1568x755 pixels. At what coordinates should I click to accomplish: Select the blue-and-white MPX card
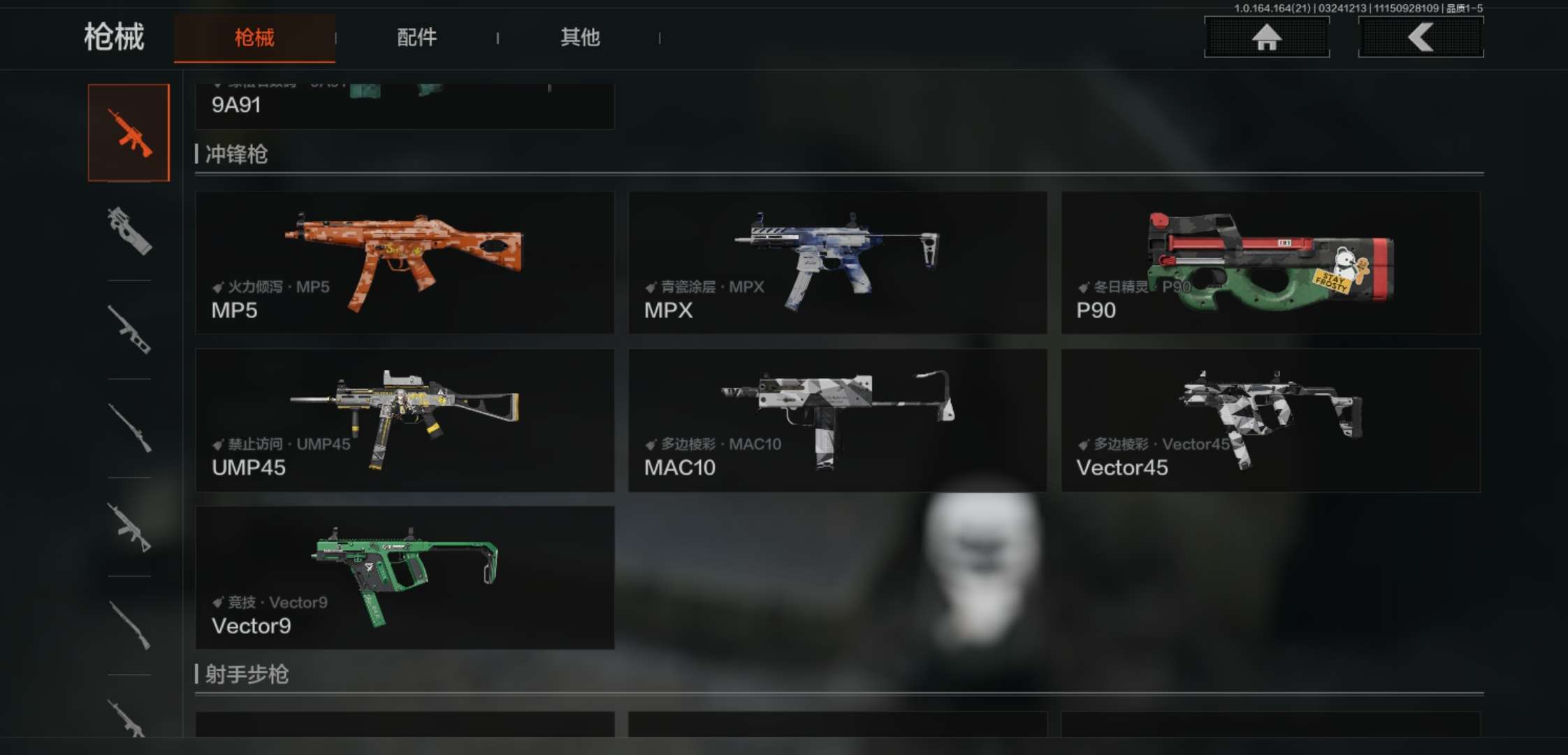click(x=837, y=262)
